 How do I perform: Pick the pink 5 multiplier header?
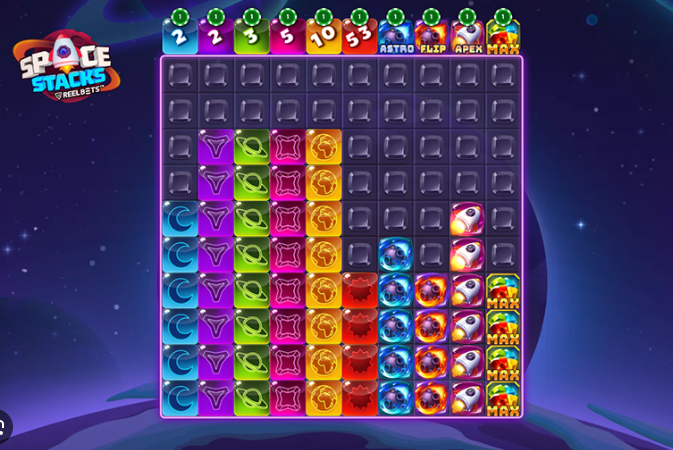288,37
